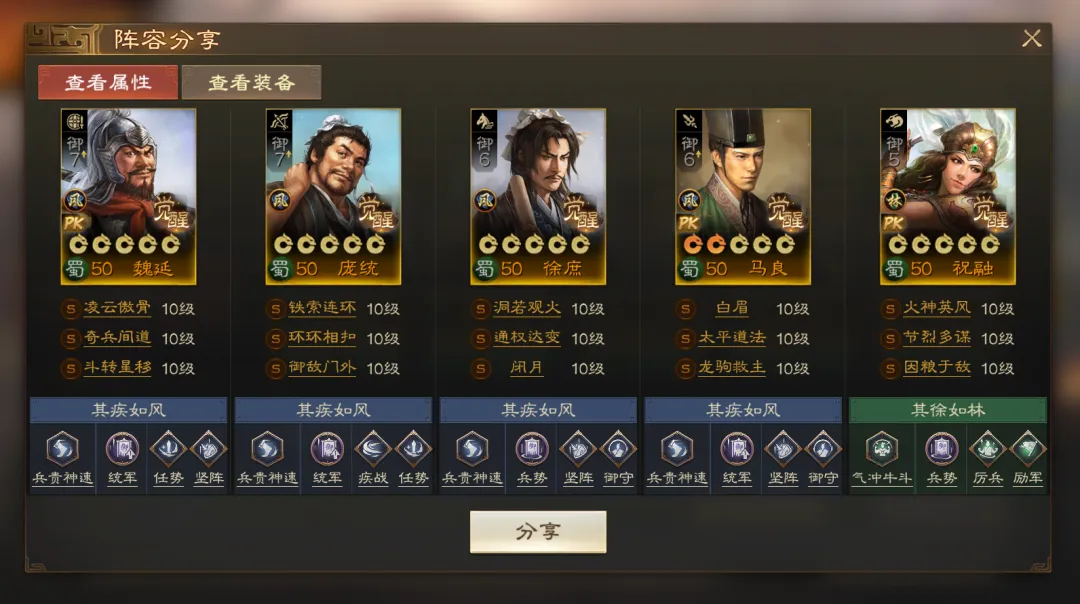Screen dimensions: 1080x604
Task: Open the 洞若观火 skill link
Action: click(x=527, y=309)
